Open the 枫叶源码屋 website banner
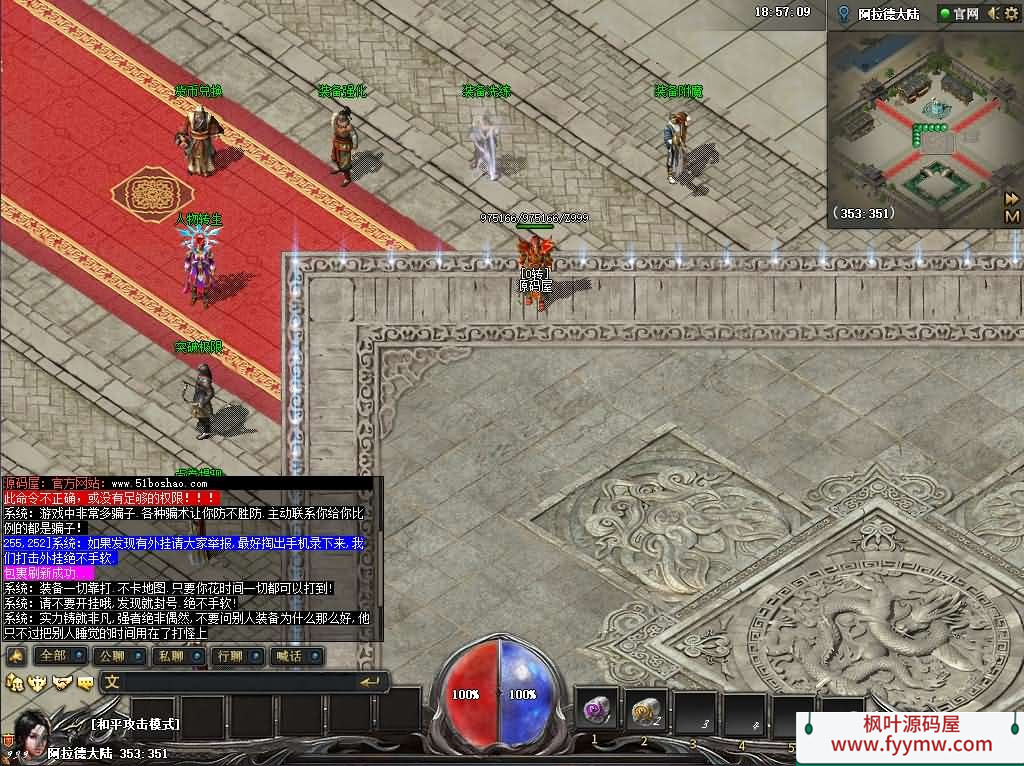The width and height of the screenshot is (1024, 766). [910, 734]
